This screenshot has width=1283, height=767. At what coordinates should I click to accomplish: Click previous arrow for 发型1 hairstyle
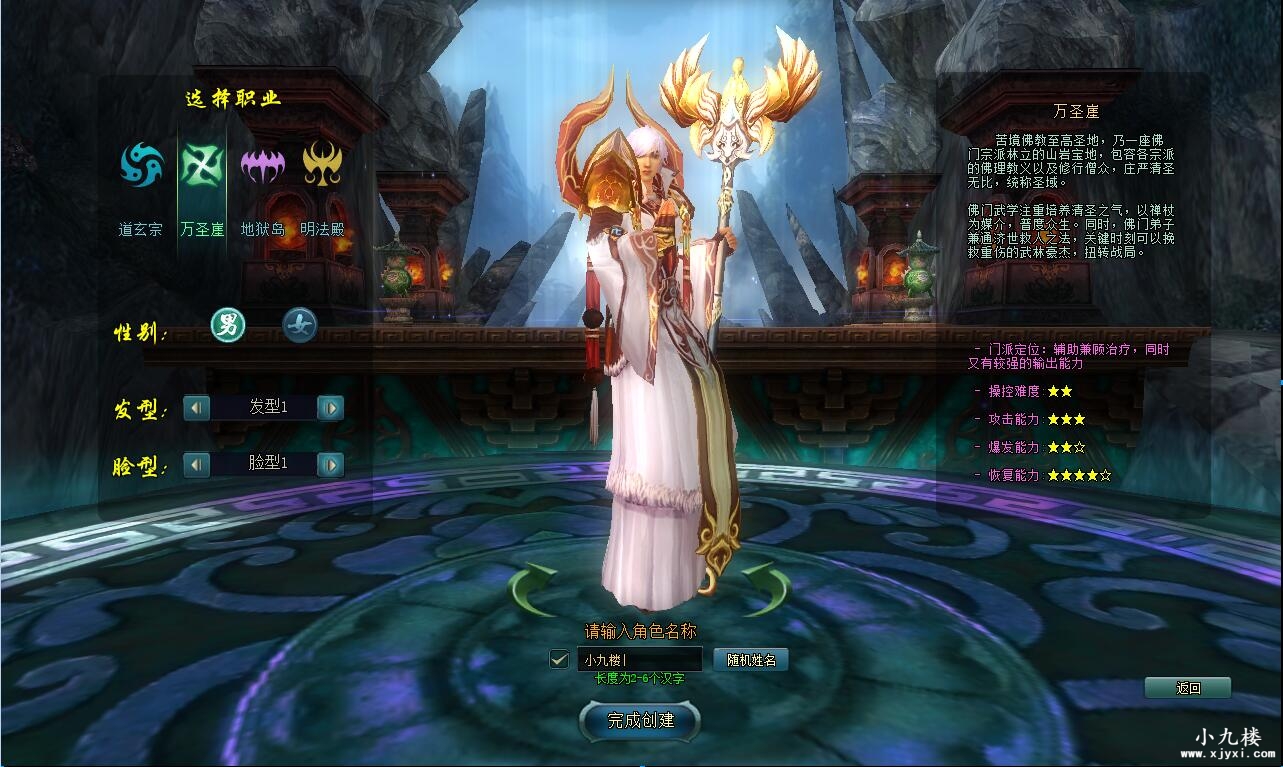[x=196, y=408]
